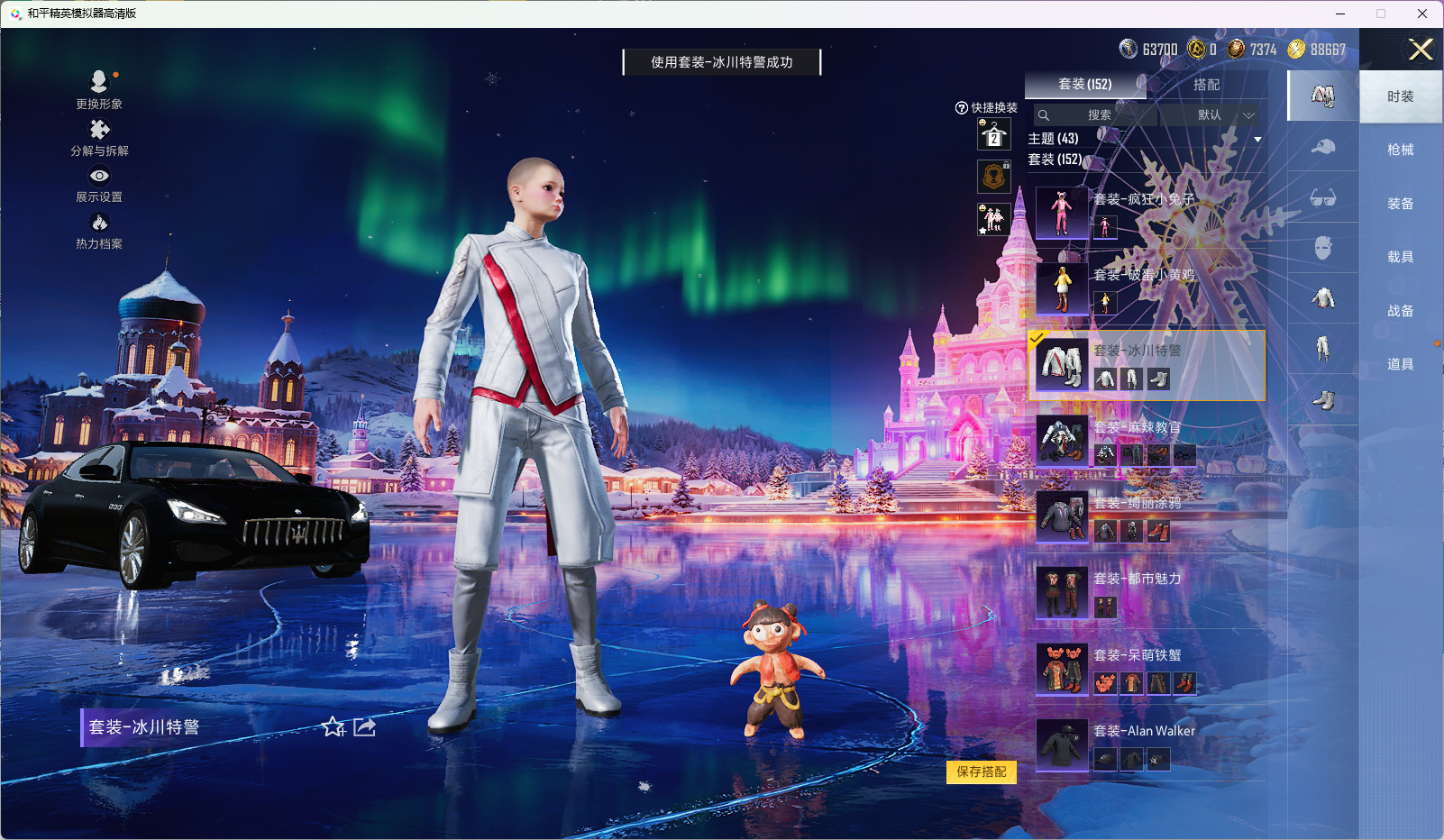Expand the category filter arrow below 默认
Screen dimensions: 1444x840
click(x=1258, y=139)
